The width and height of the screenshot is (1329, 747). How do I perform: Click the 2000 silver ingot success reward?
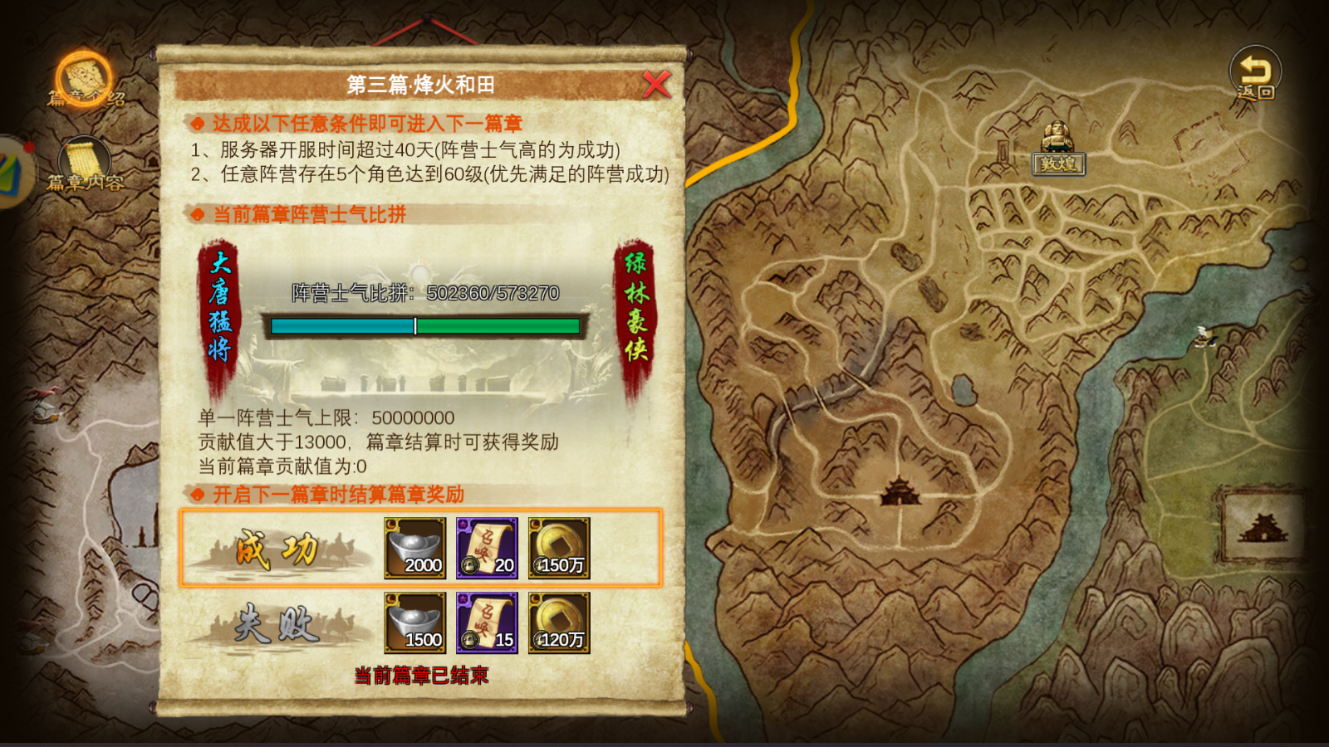click(413, 546)
